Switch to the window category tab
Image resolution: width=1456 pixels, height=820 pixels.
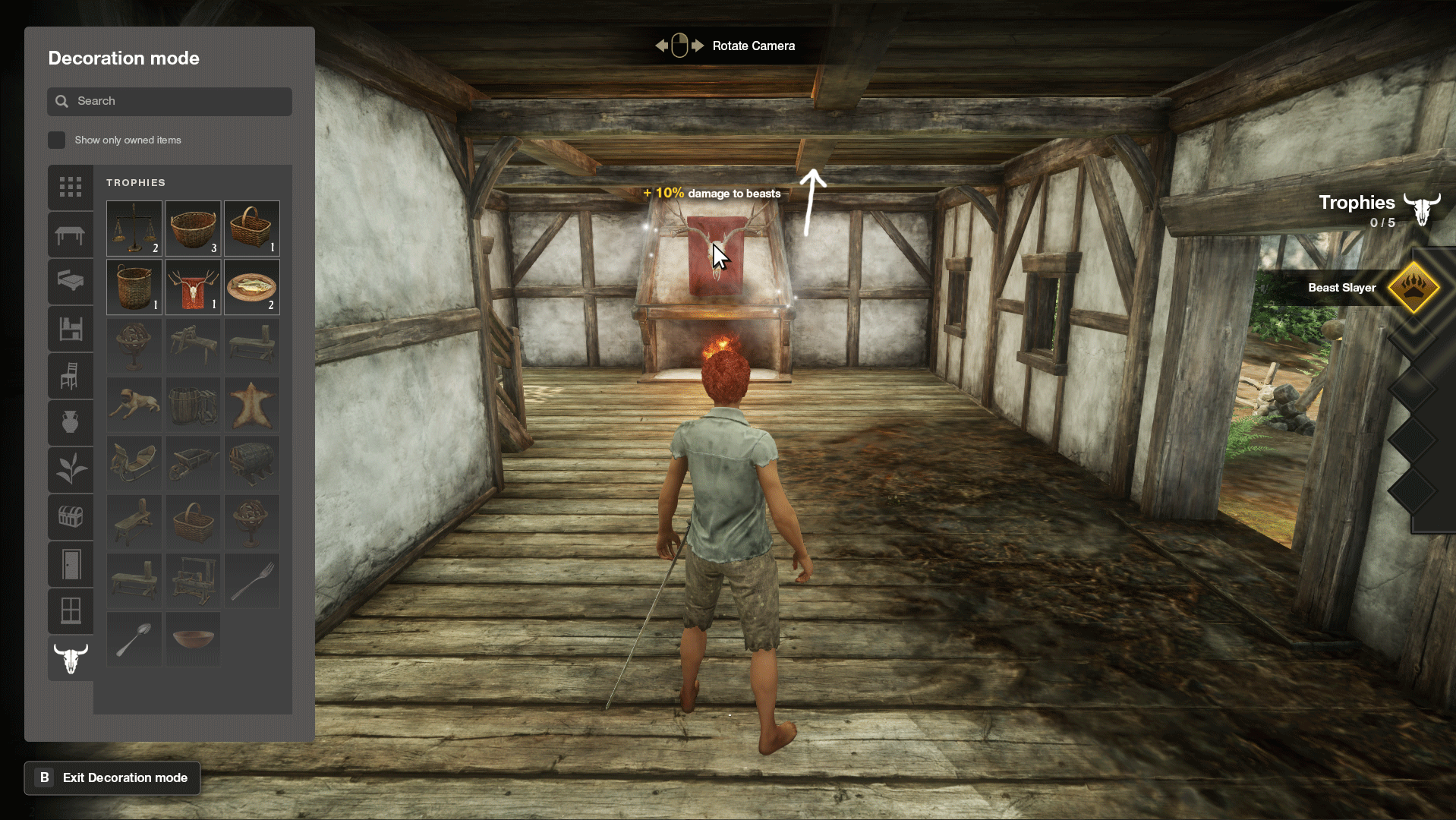71,610
